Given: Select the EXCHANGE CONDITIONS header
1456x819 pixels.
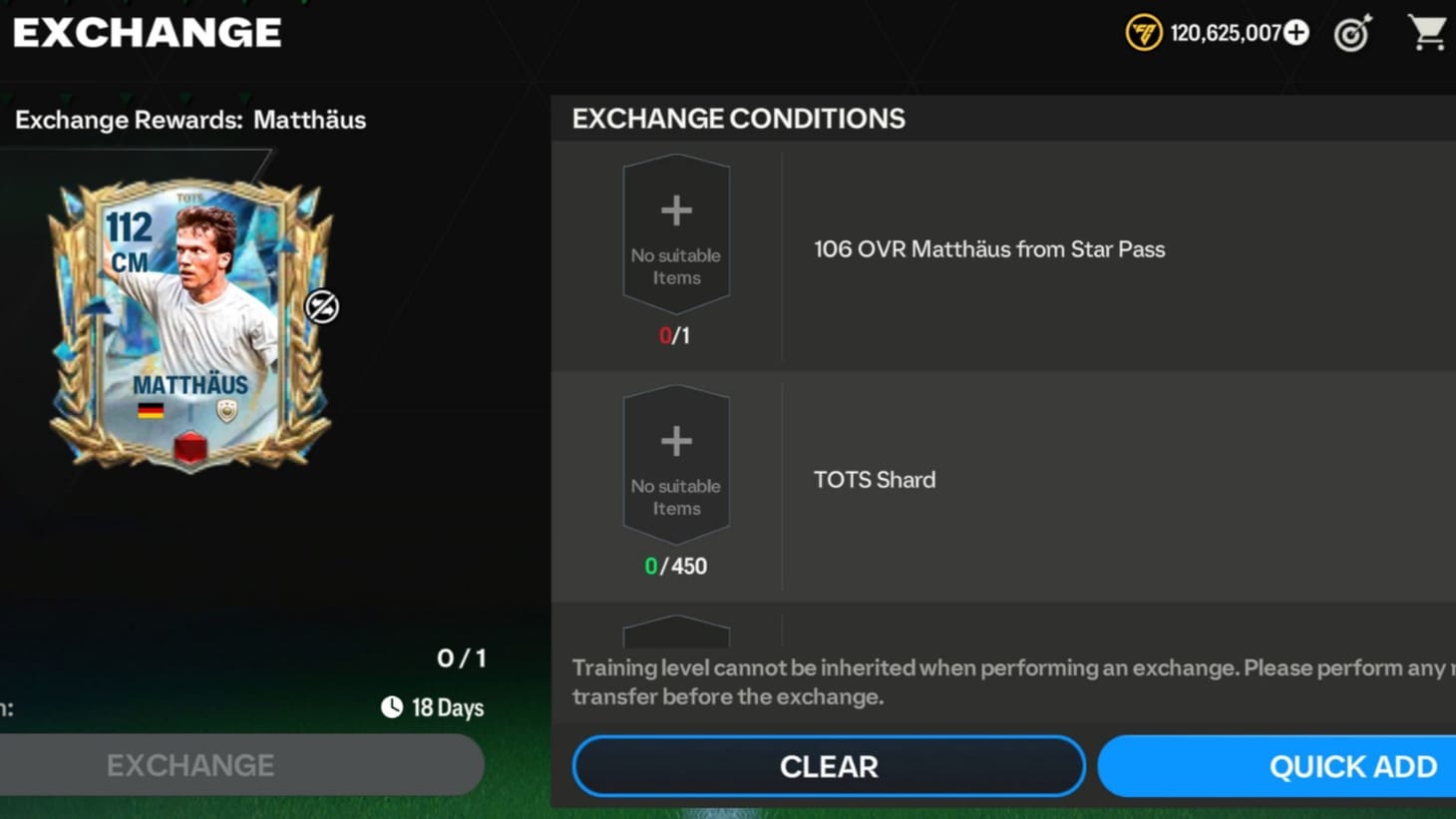Looking at the screenshot, I should click(x=739, y=118).
